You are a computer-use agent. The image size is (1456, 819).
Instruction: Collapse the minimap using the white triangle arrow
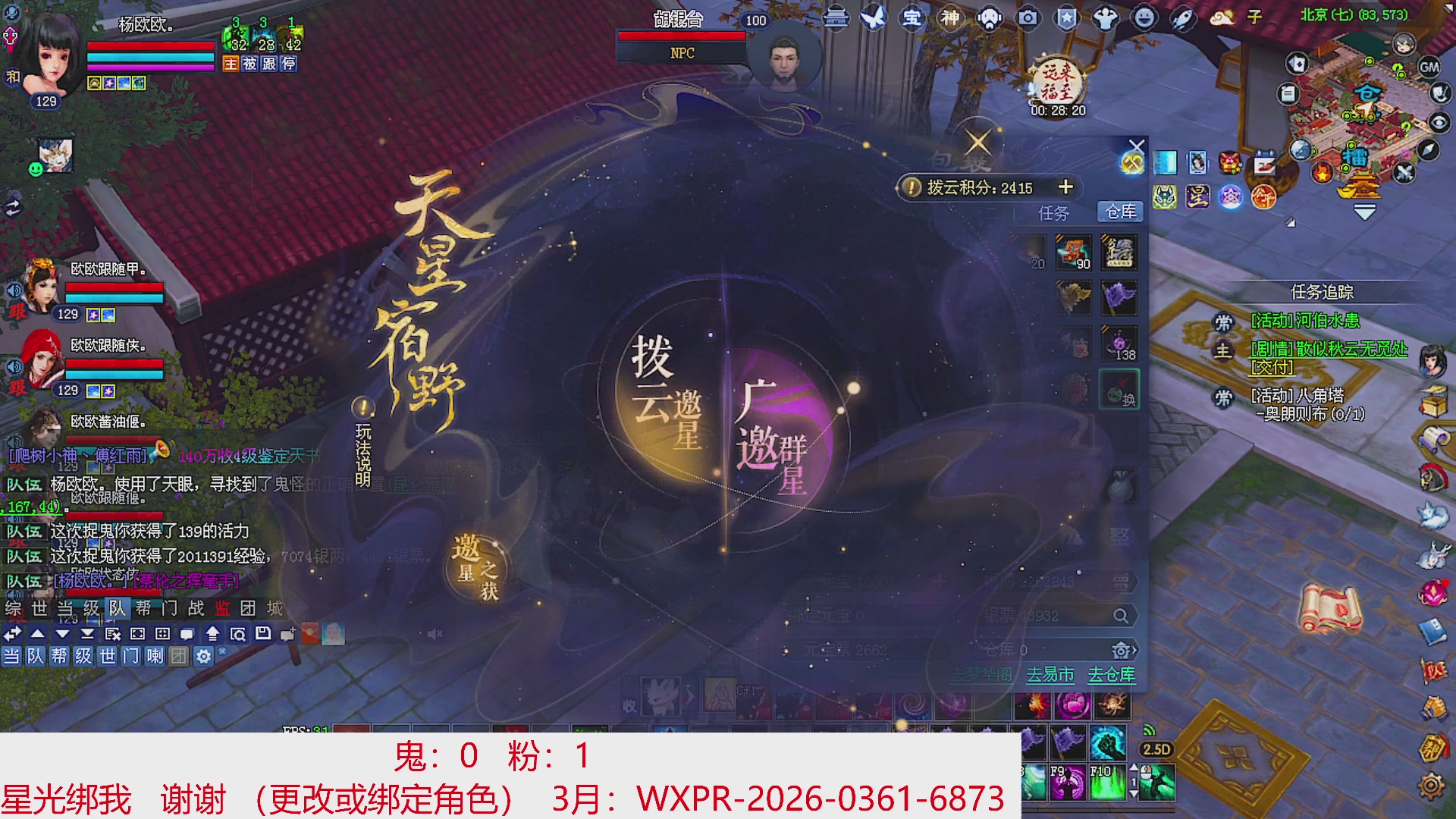tap(1363, 211)
